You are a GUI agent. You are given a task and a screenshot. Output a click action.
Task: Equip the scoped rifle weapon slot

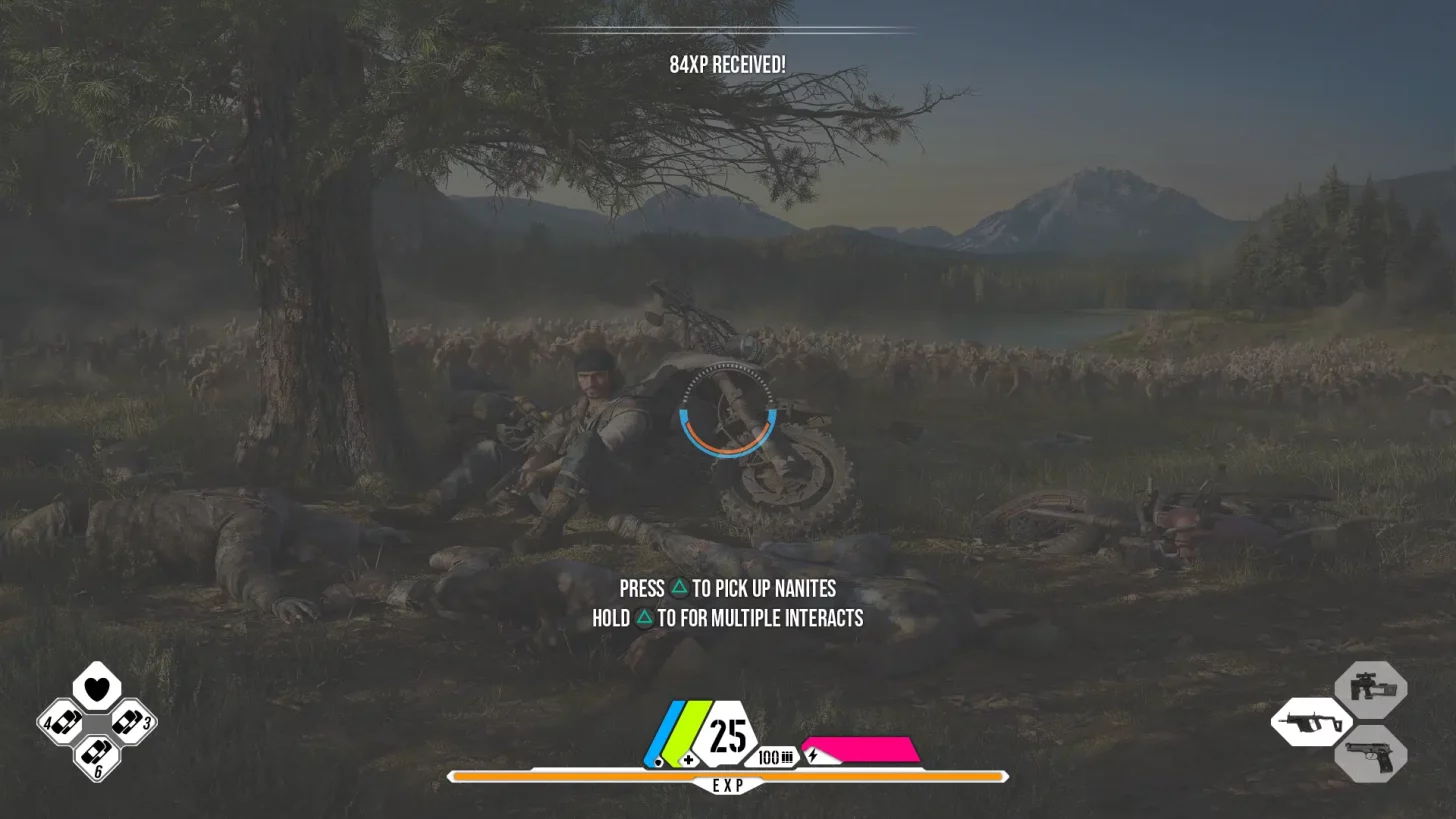pyautogui.click(x=1370, y=688)
